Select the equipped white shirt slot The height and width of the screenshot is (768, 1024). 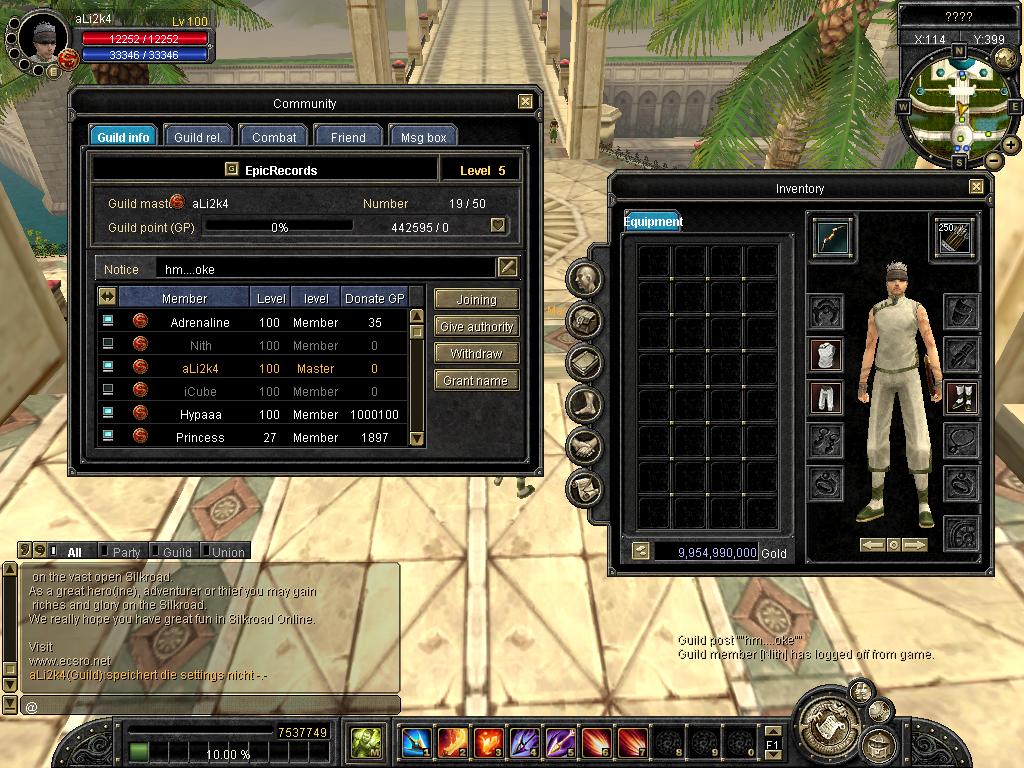pos(825,354)
